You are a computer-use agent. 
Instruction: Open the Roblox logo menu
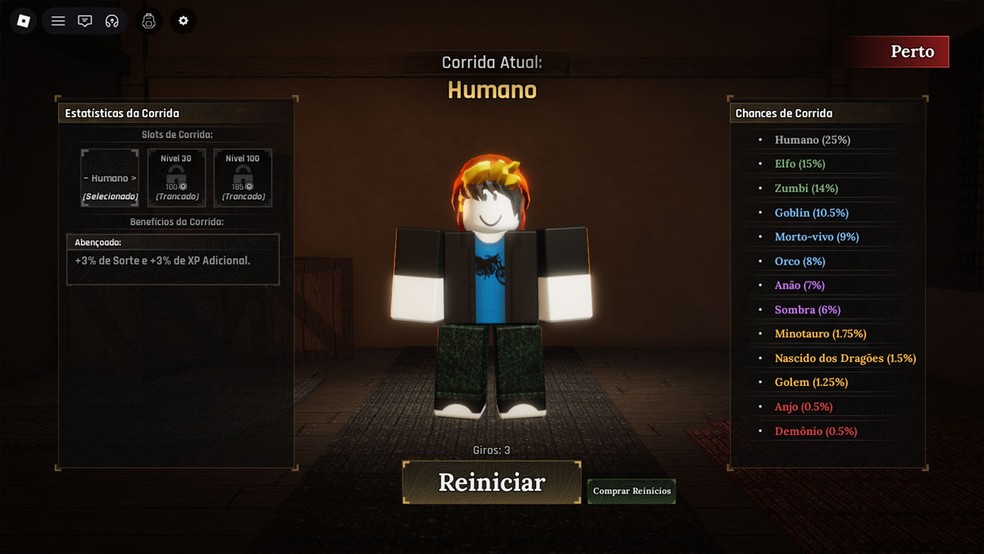click(24, 21)
